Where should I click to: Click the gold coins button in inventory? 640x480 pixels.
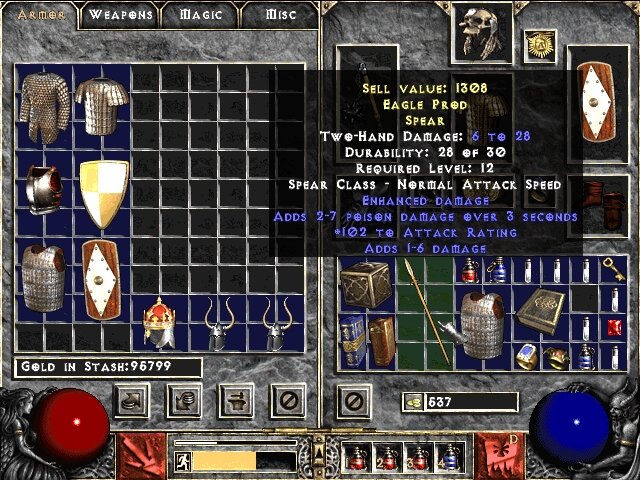(x=413, y=402)
